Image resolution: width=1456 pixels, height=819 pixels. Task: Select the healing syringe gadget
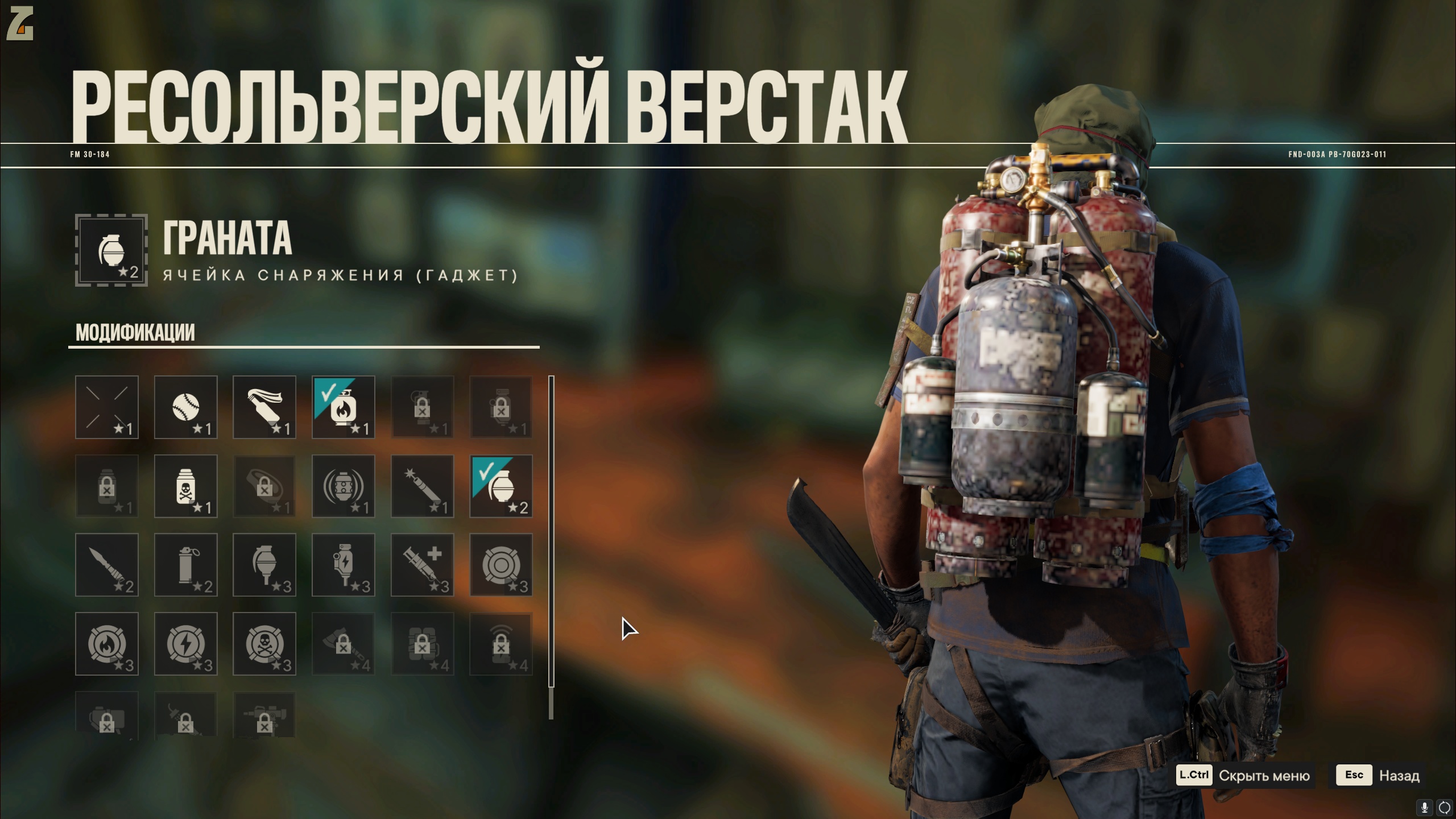coord(422,565)
